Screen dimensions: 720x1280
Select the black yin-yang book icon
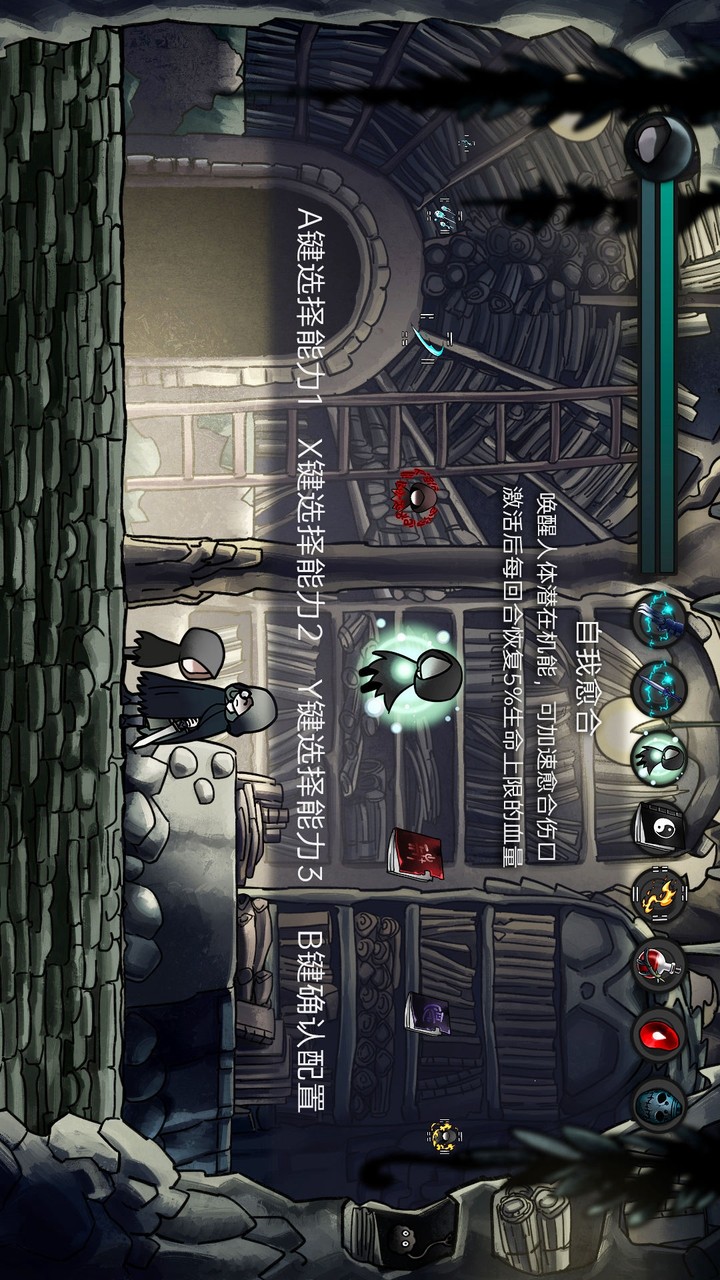pyautogui.click(x=659, y=826)
